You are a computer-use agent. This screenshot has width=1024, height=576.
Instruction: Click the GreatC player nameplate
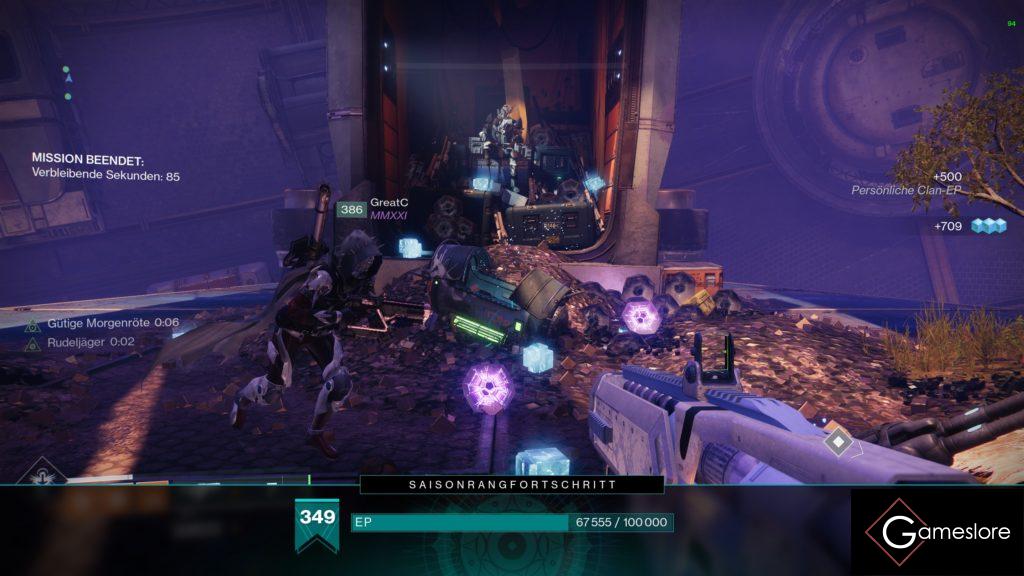(389, 203)
